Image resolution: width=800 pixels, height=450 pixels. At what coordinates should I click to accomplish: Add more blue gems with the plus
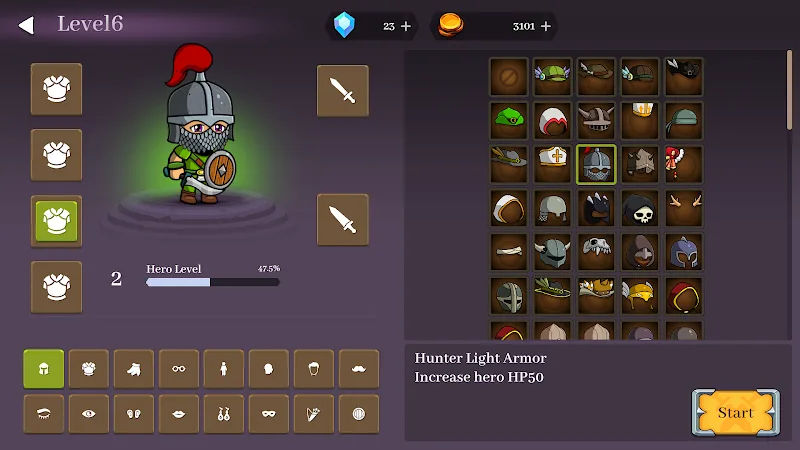click(x=406, y=26)
